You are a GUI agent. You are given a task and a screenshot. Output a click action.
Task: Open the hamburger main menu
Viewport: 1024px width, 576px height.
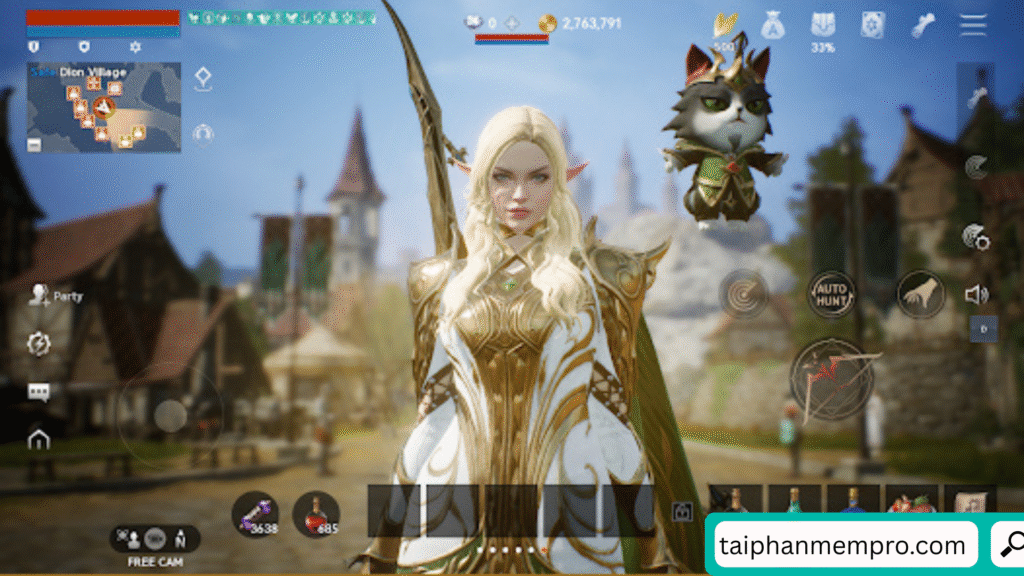973,26
